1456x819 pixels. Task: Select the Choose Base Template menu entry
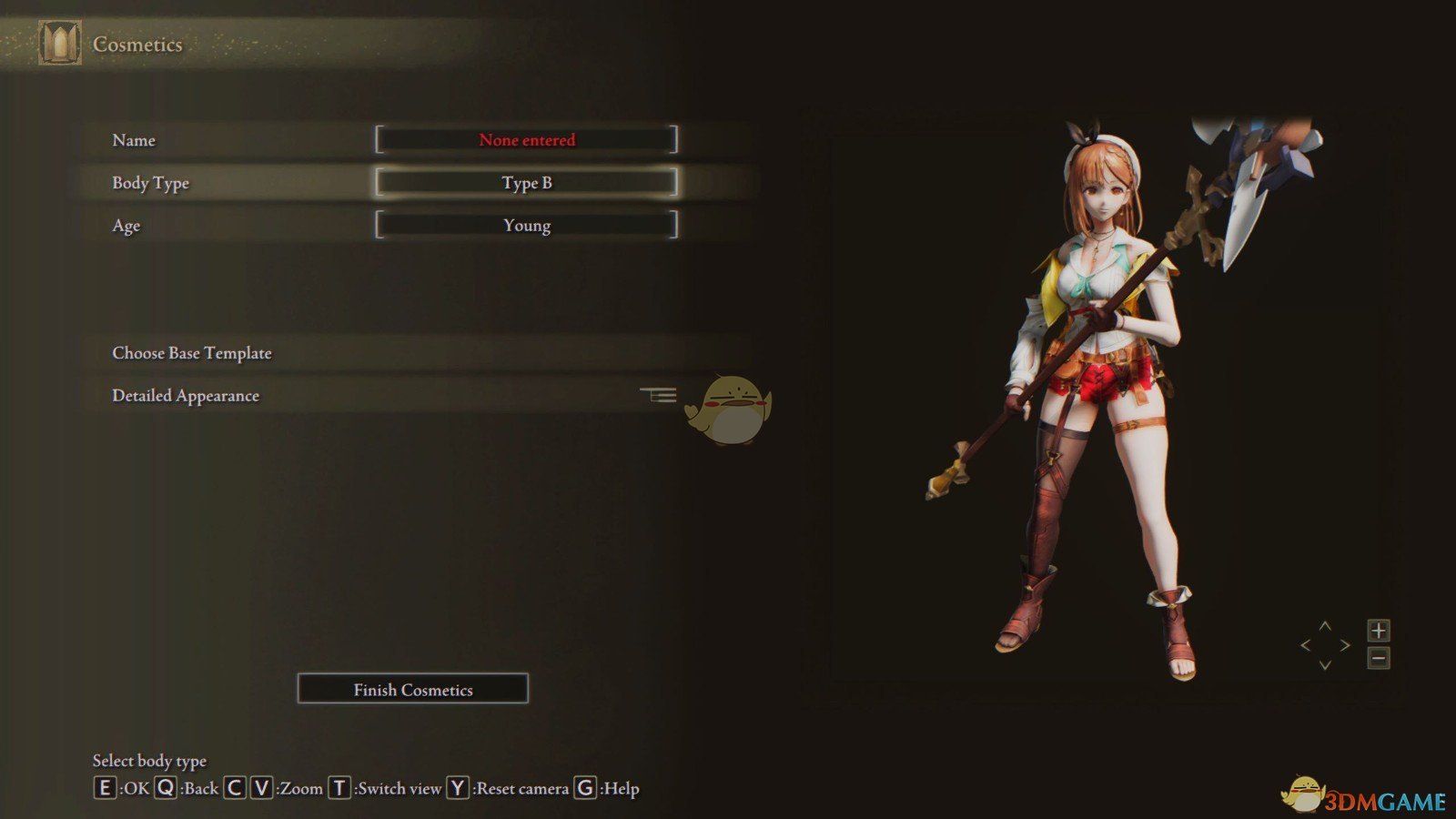[x=191, y=353]
